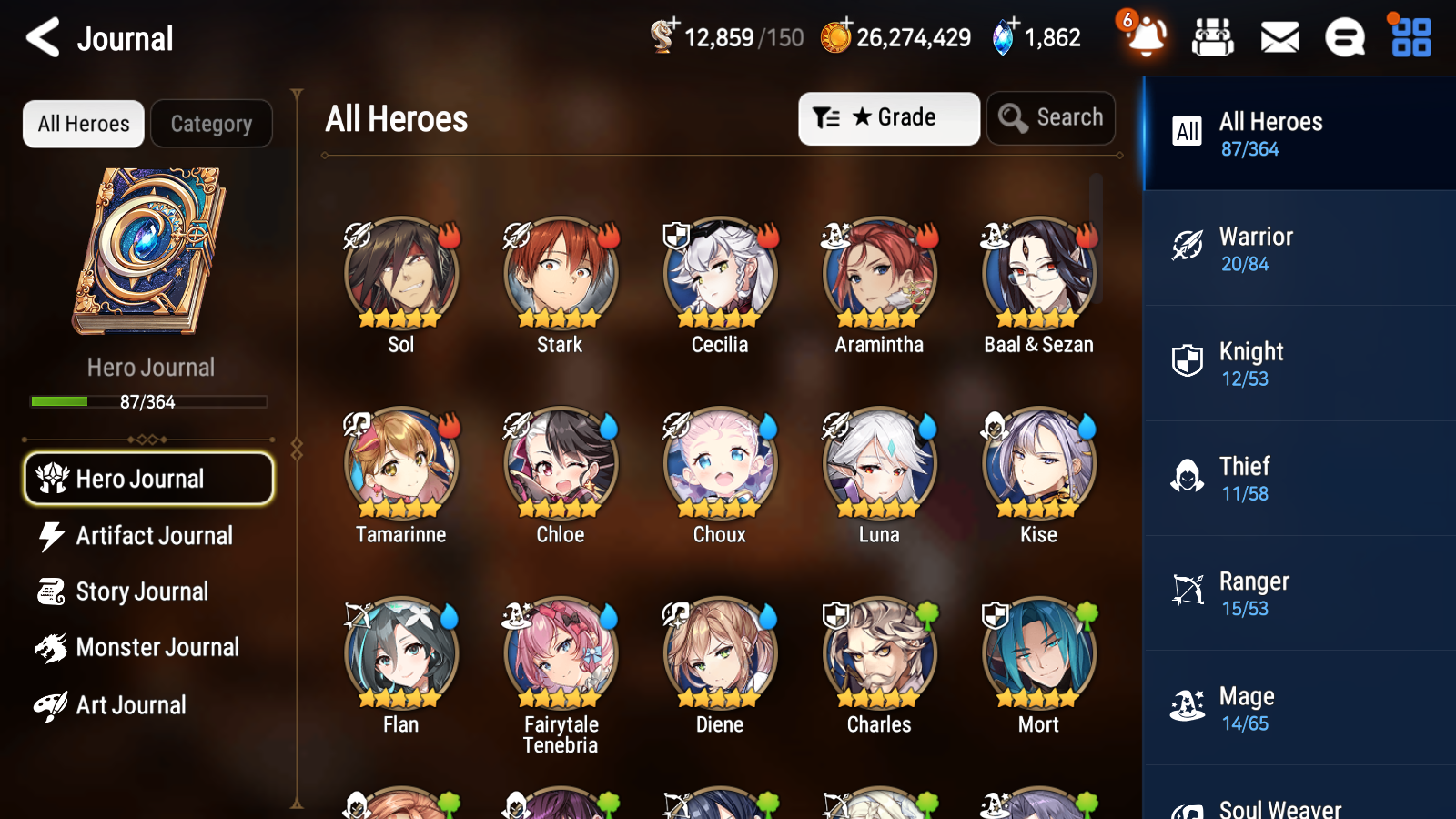The width and height of the screenshot is (1456, 819).
Task: Open the notifications bell
Action: 1146,37
